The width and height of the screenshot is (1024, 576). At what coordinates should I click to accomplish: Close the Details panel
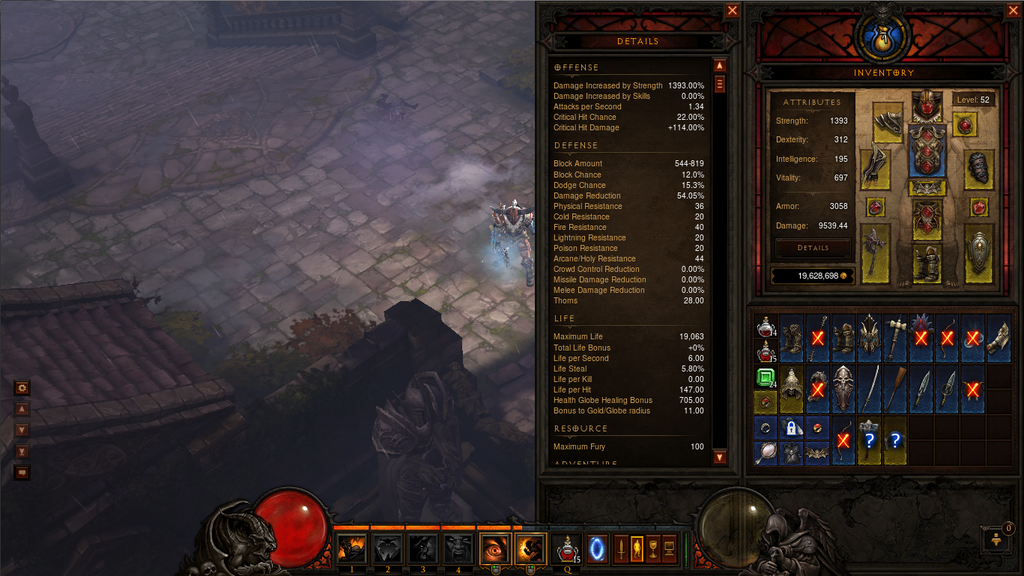click(733, 11)
